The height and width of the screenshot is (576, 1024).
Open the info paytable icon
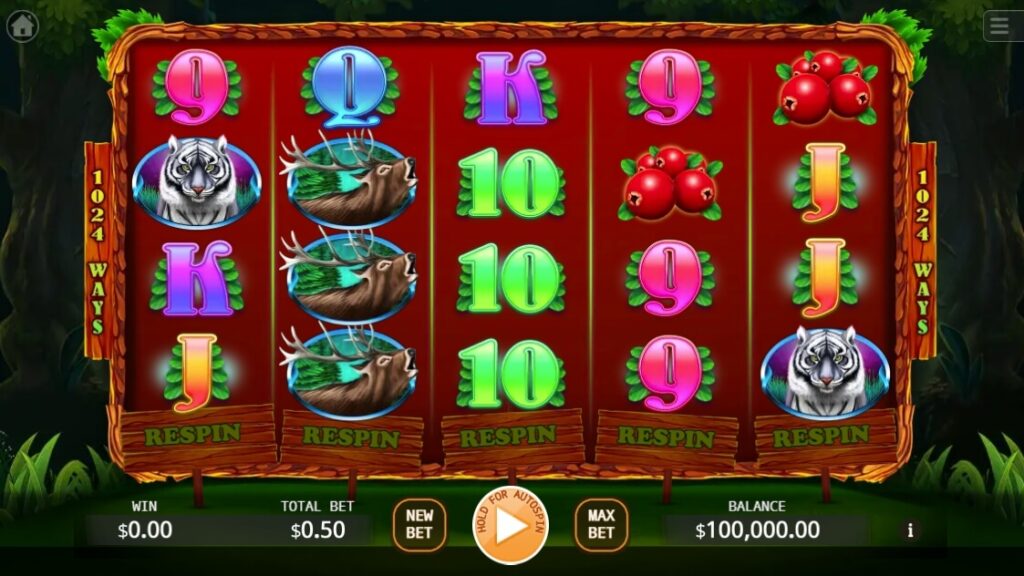[x=909, y=531]
